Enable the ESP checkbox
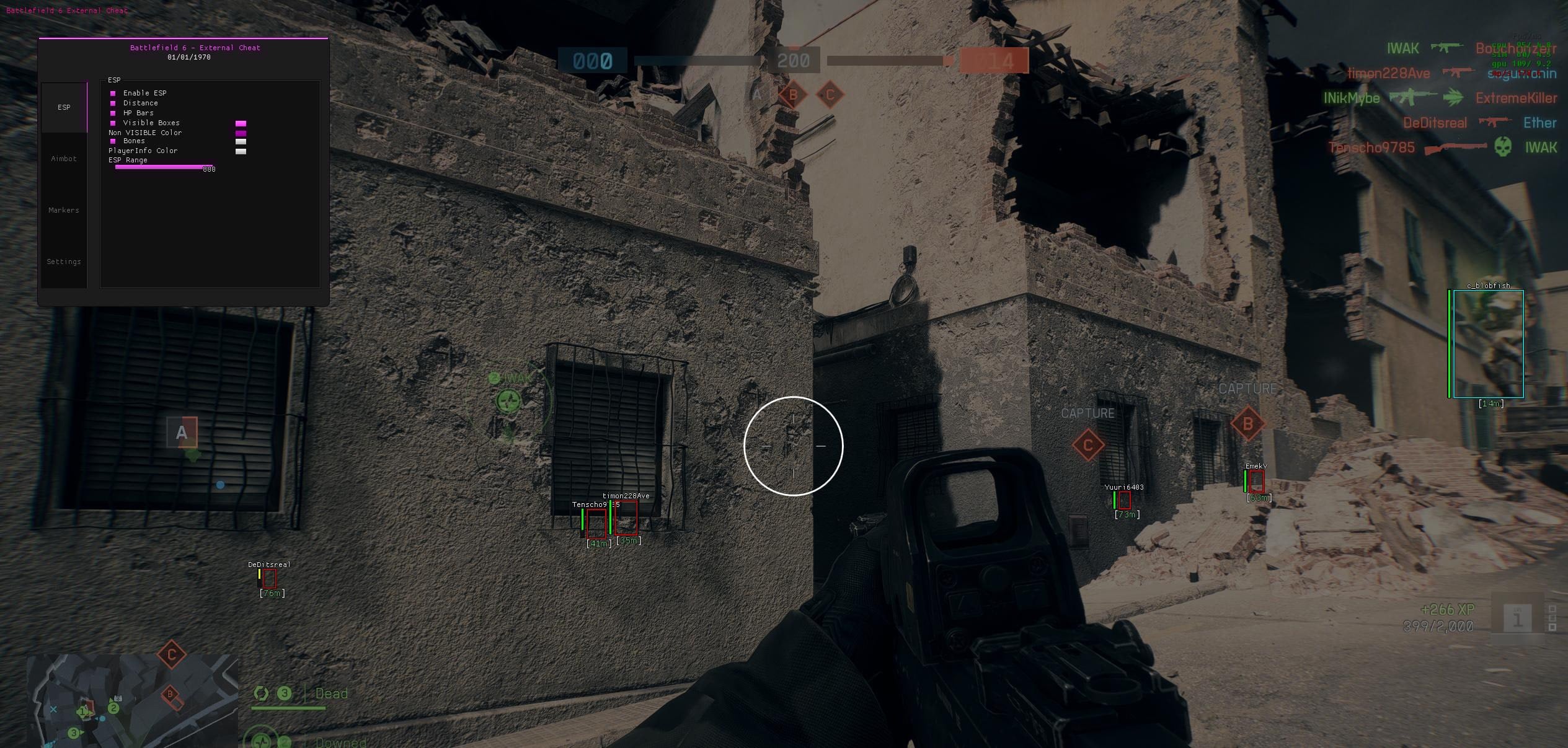The height and width of the screenshot is (748, 1568). pos(113,93)
